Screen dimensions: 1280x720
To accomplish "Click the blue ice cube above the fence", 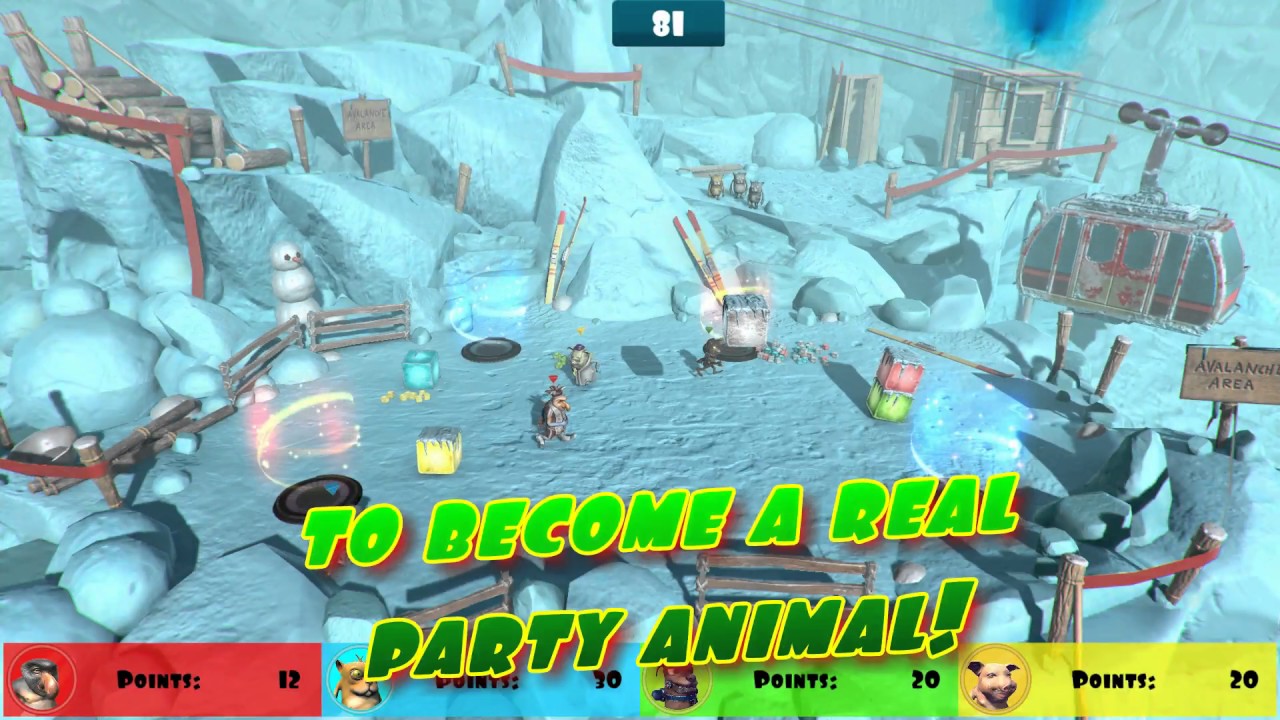I will click(x=420, y=371).
